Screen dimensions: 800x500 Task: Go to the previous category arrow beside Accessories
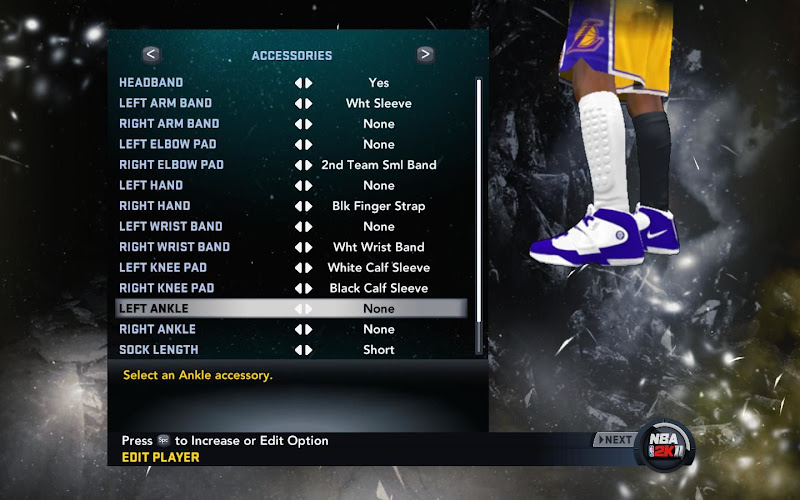click(151, 55)
